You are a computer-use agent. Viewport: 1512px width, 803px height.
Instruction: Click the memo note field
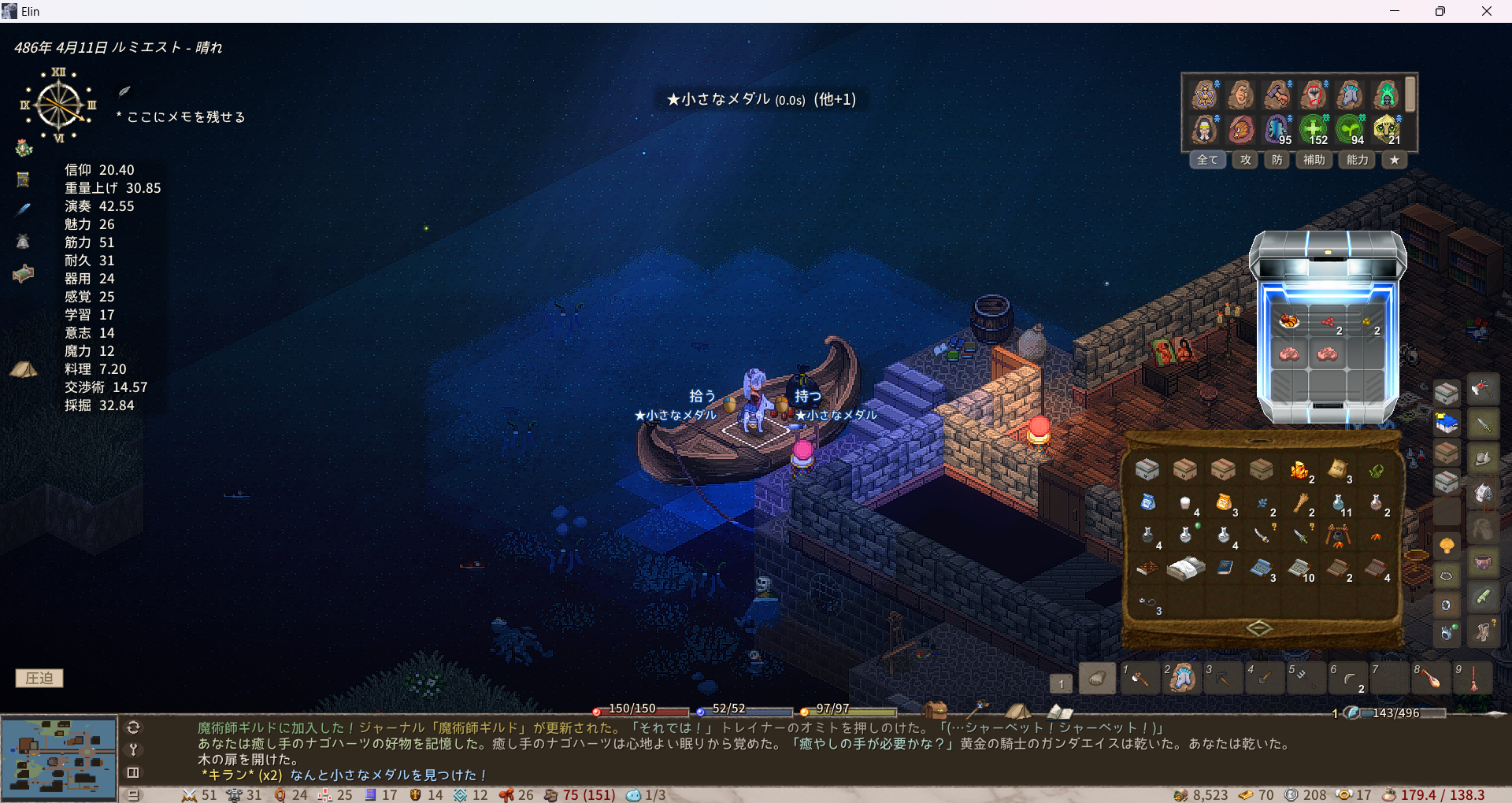(x=186, y=117)
